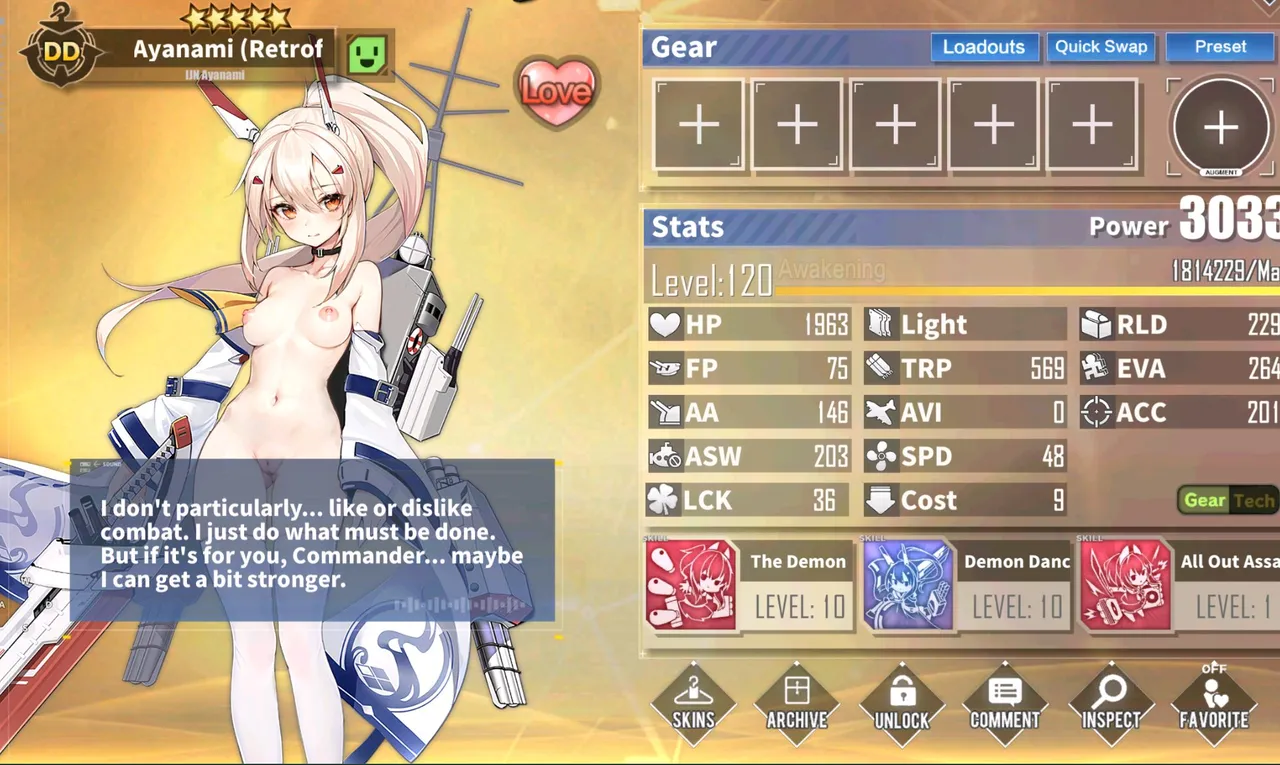Open the Archive page
Image resolution: width=1280 pixels, height=765 pixels.
point(797,703)
